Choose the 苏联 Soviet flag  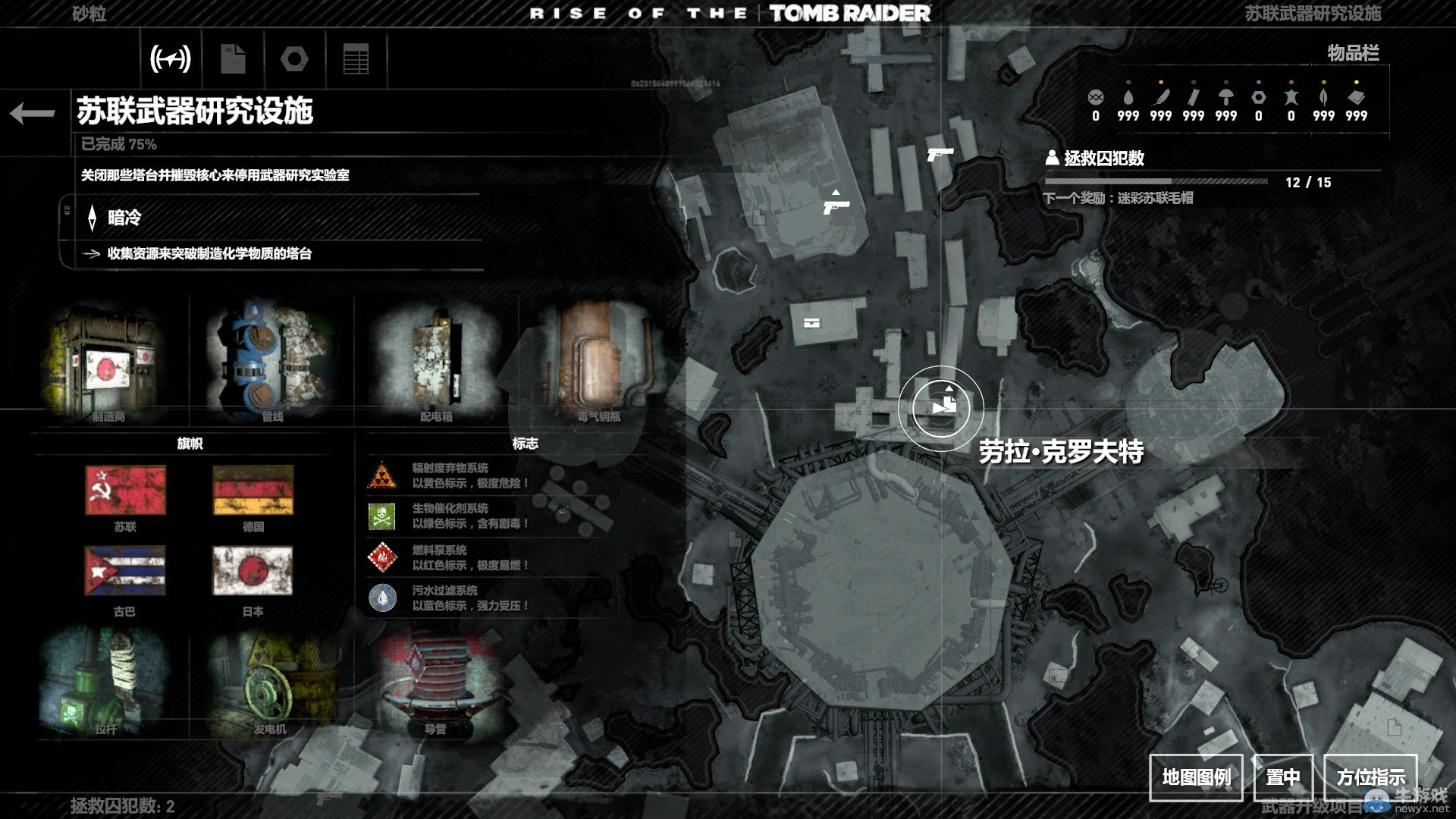[x=125, y=491]
